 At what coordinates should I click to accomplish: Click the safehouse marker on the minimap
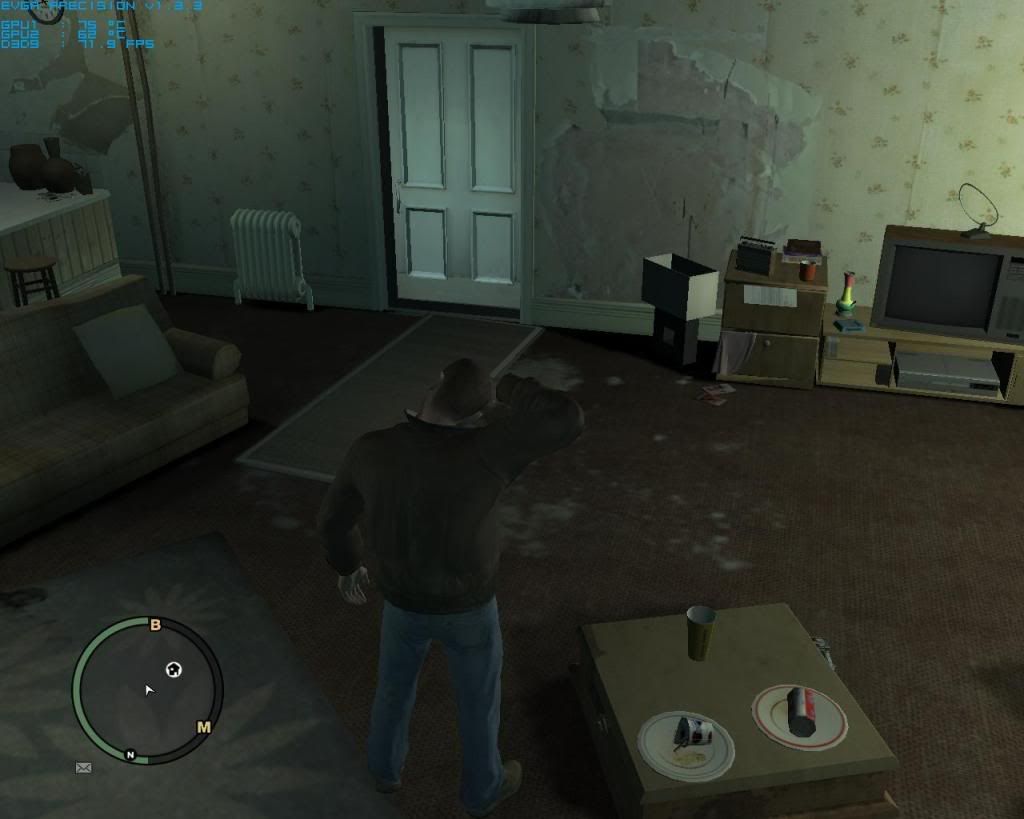pos(173,669)
